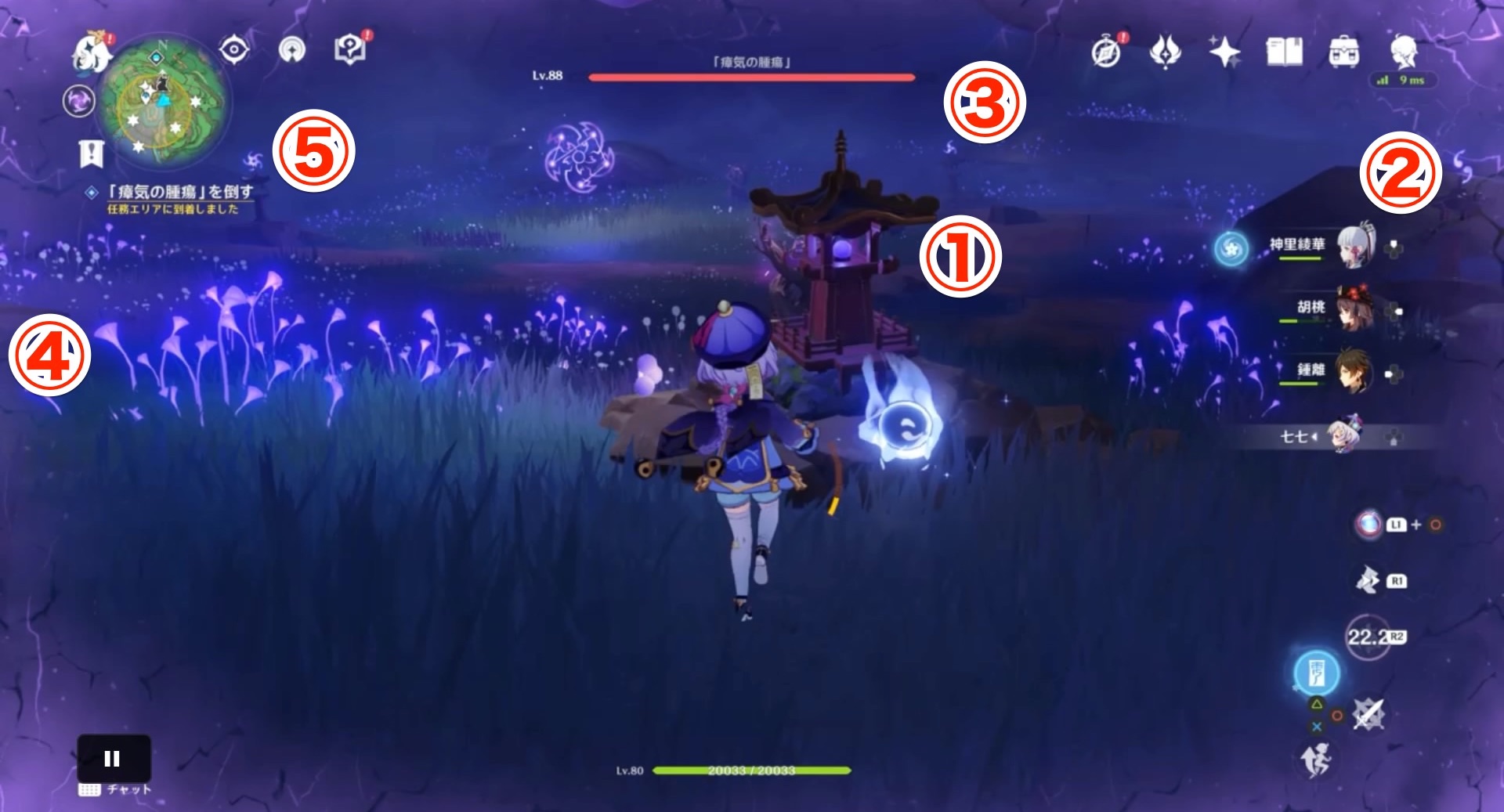Click the 瘴気の腫瘍 boss health bar
This screenshot has width=1504, height=812.
tap(752, 78)
